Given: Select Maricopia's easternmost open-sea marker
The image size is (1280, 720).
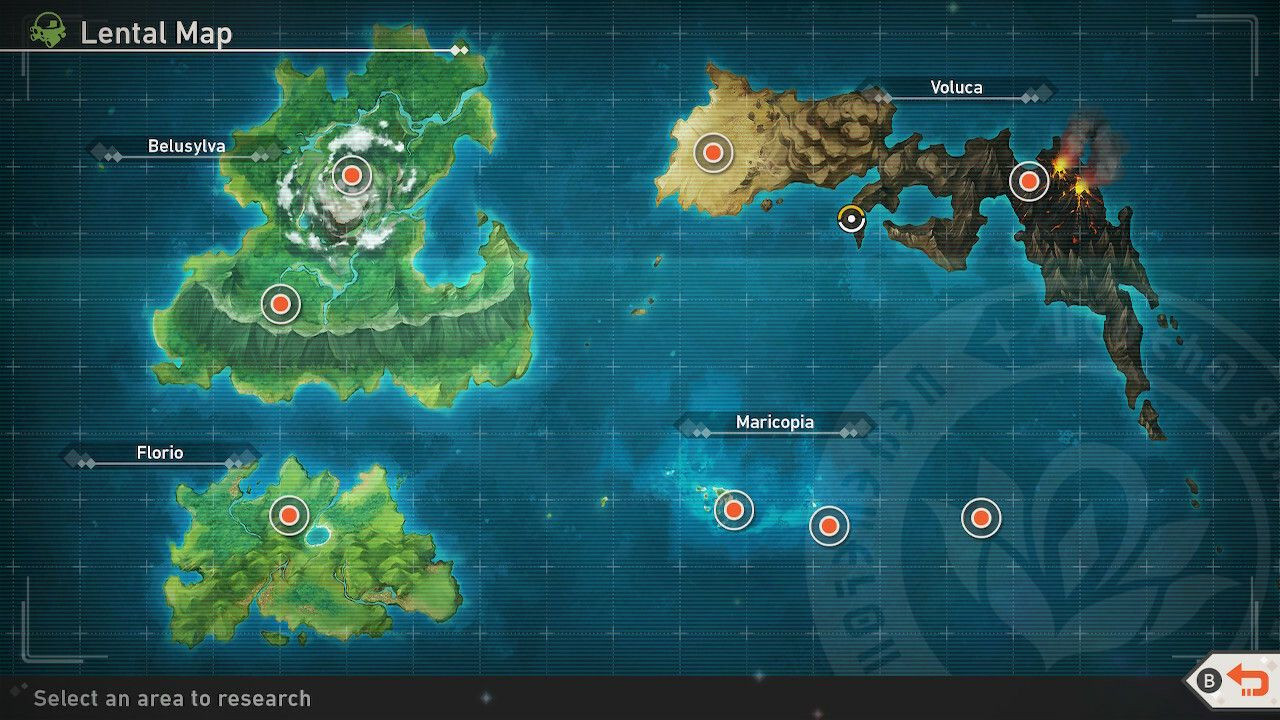Looking at the screenshot, I should (981, 518).
